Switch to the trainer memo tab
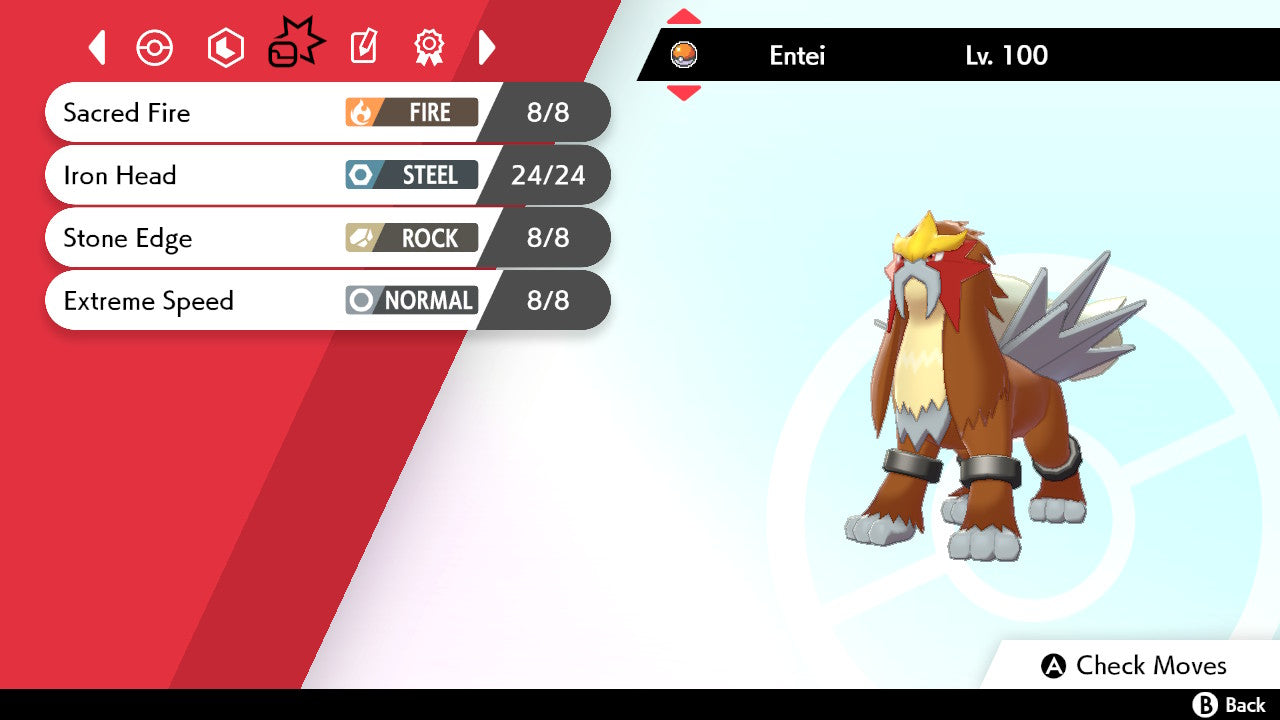 [363, 47]
